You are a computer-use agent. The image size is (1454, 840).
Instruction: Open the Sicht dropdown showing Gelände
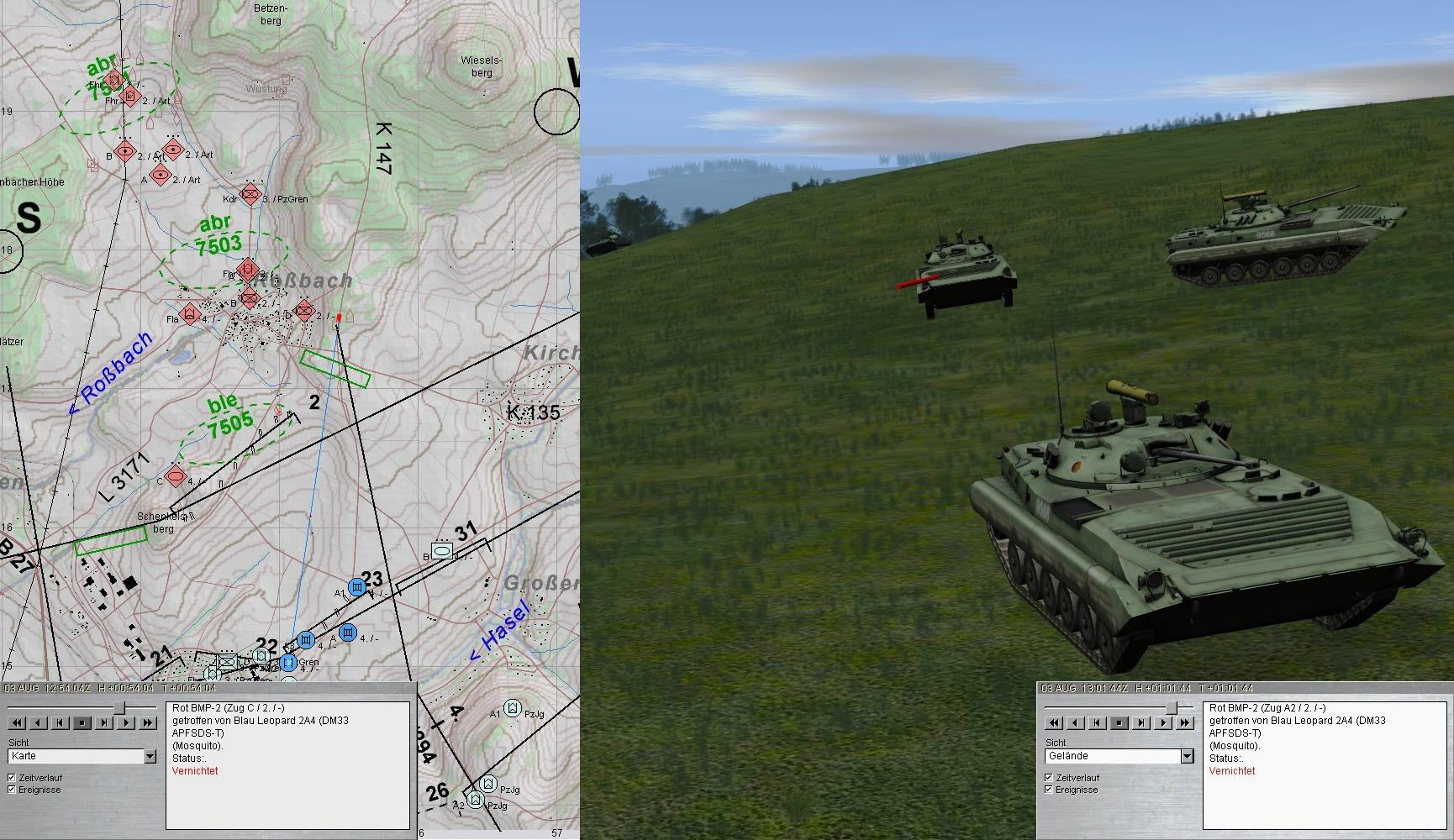tap(1187, 757)
